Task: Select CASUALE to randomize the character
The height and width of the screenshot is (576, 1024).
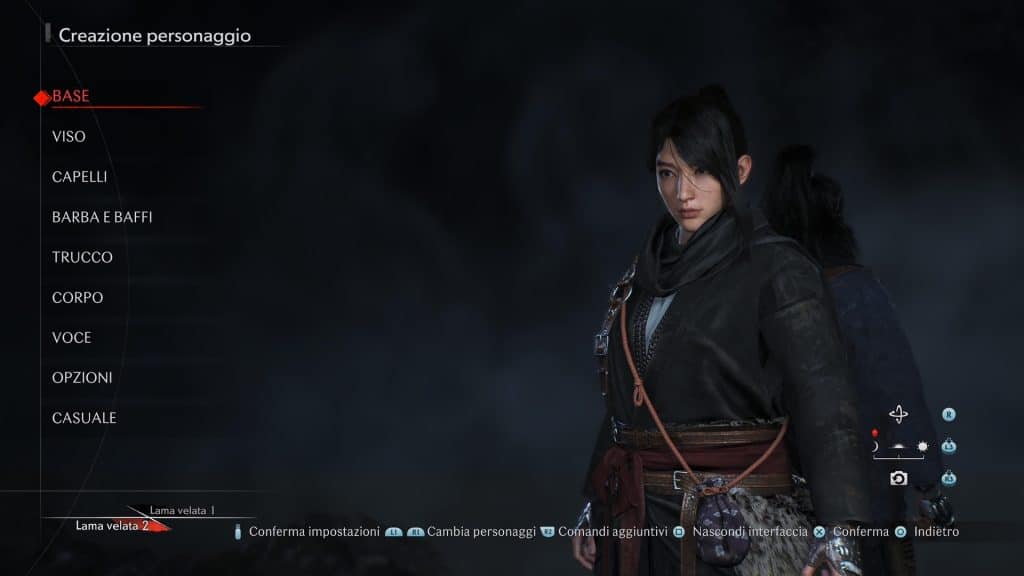Action: pyautogui.click(x=84, y=418)
